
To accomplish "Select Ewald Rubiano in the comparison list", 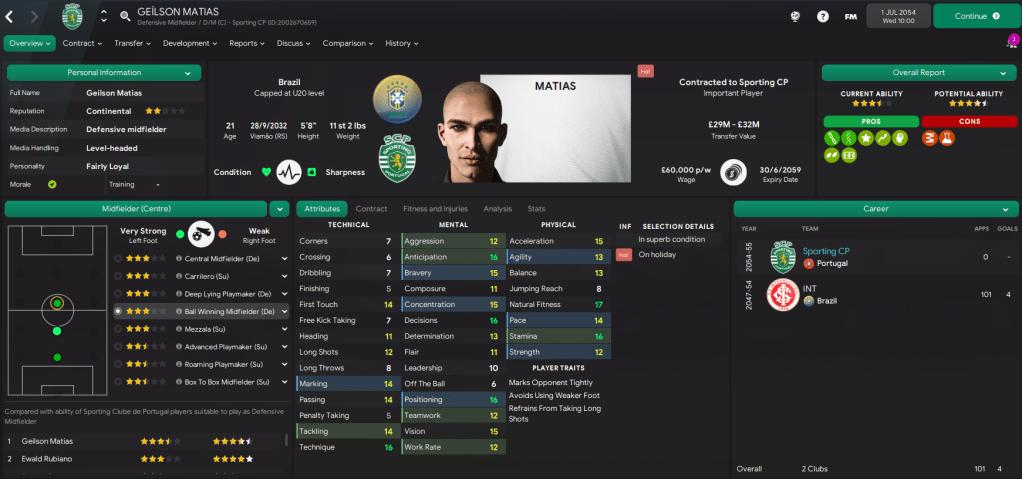I will (58, 459).
